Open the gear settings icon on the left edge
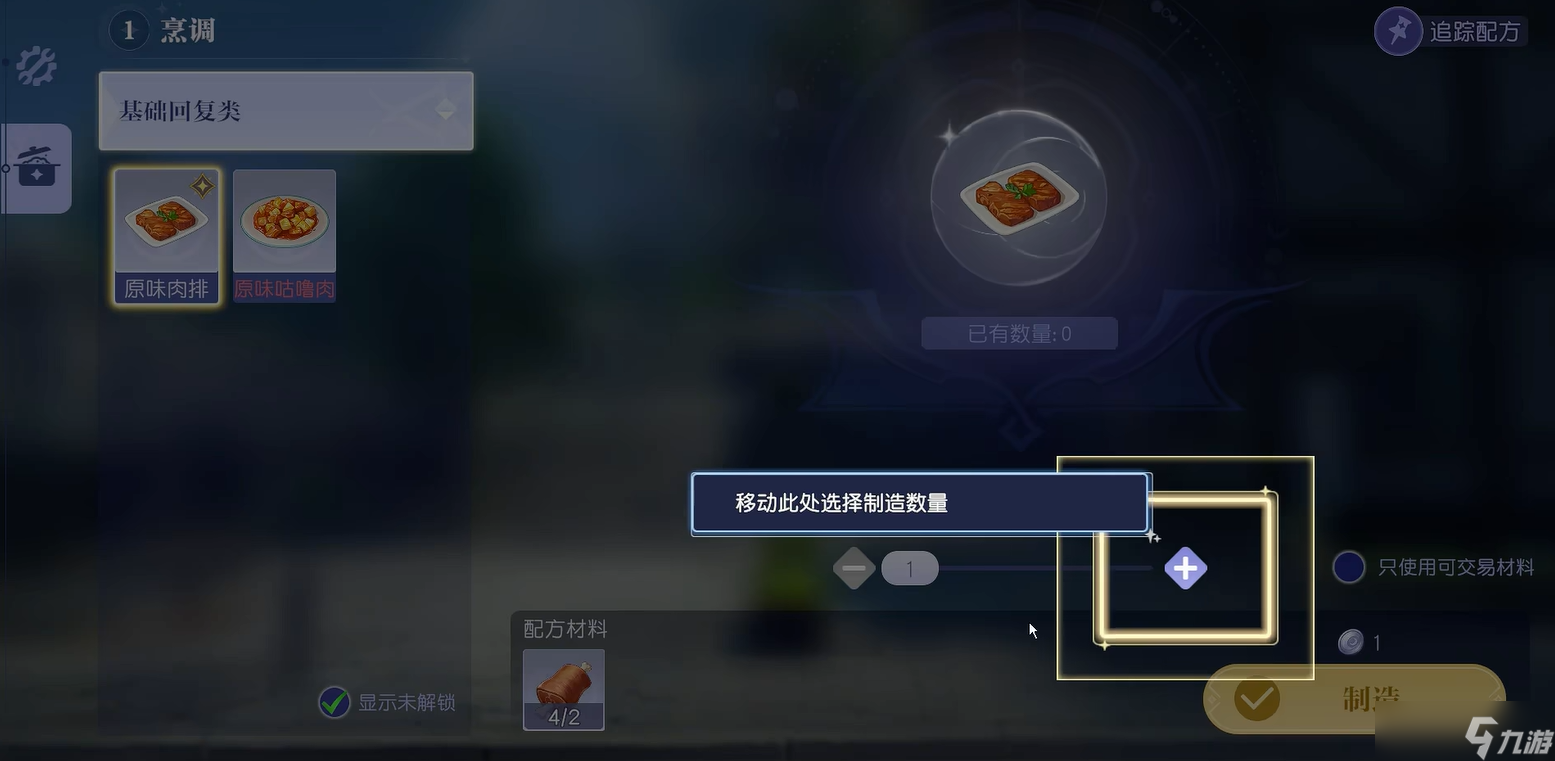Viewport: 1555px width, 761px height. pos(33,64)
